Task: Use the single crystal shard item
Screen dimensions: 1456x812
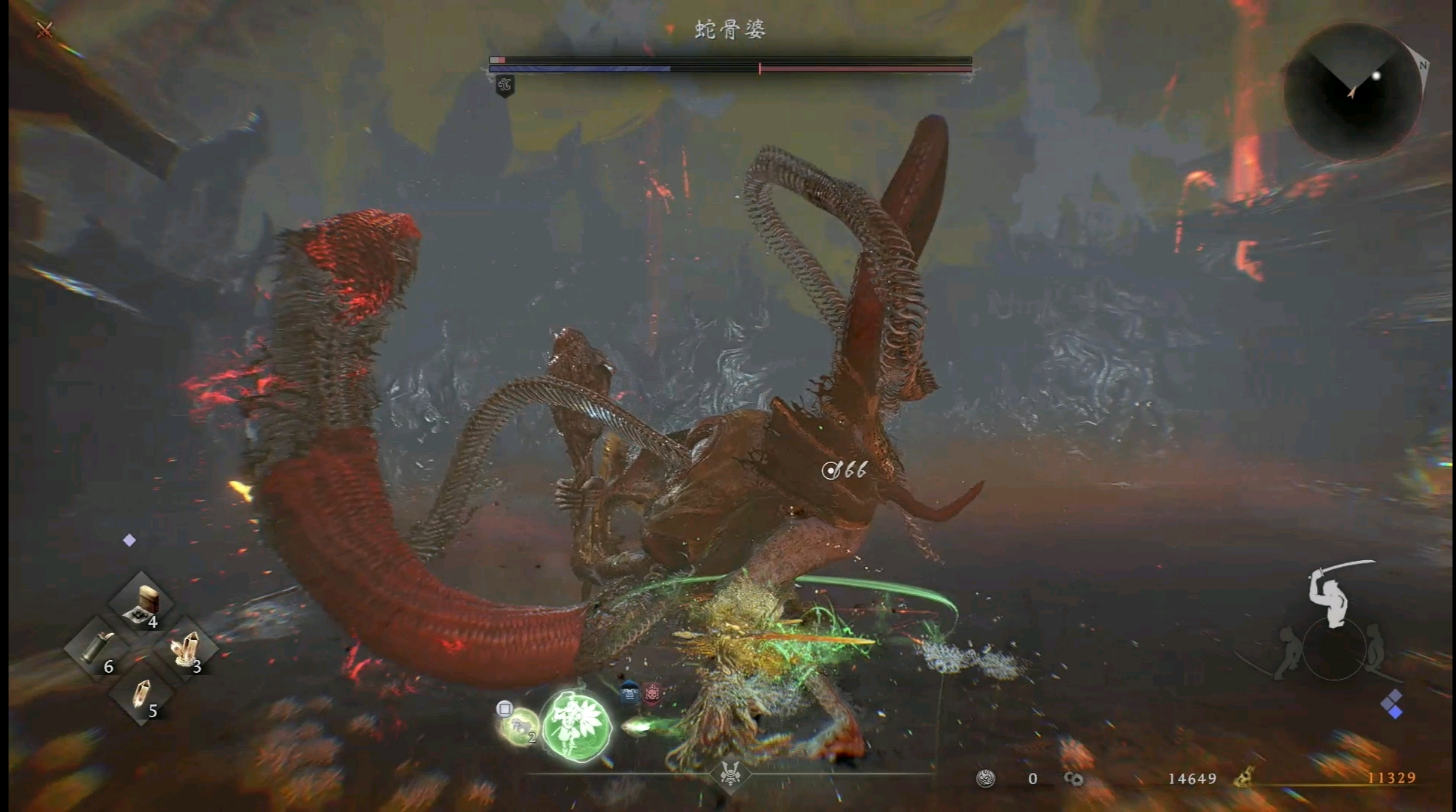Action: click(141, 693)
